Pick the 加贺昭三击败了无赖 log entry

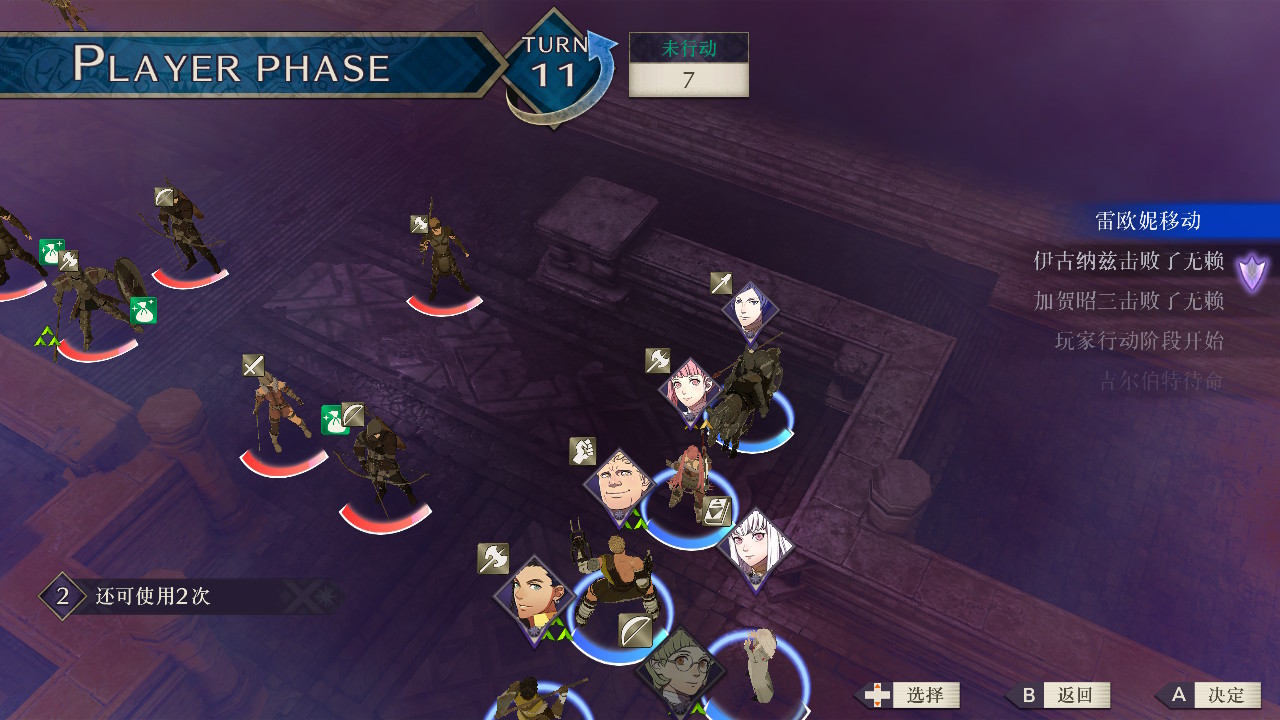tap(1129, 301)
